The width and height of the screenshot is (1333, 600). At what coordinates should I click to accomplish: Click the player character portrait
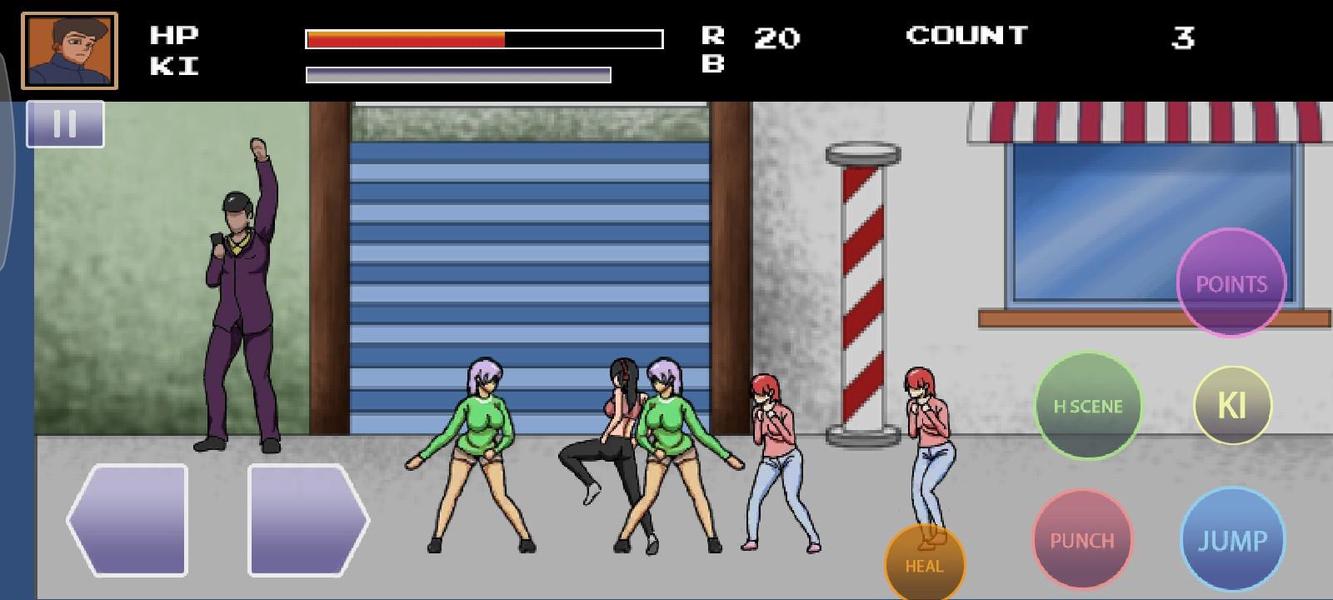(69, 51)
